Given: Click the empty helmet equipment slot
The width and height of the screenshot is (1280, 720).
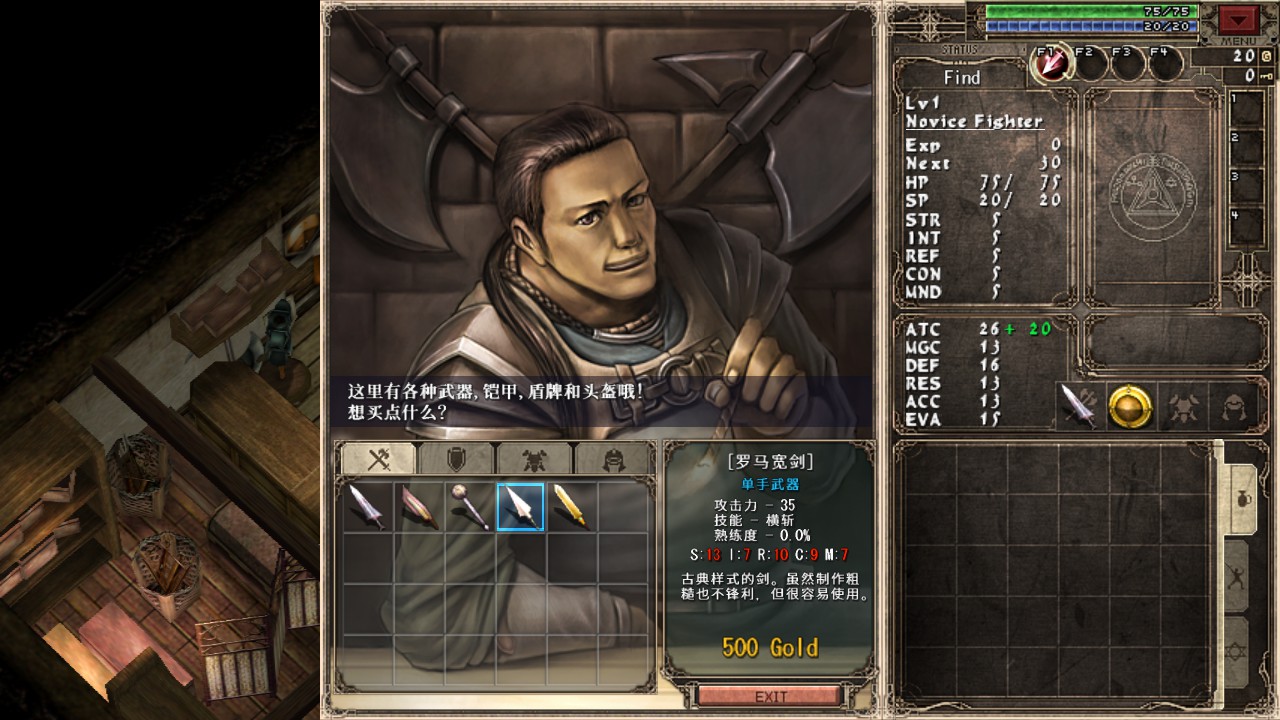Looking at the screenshot, I should click(x=1235, y=406).
